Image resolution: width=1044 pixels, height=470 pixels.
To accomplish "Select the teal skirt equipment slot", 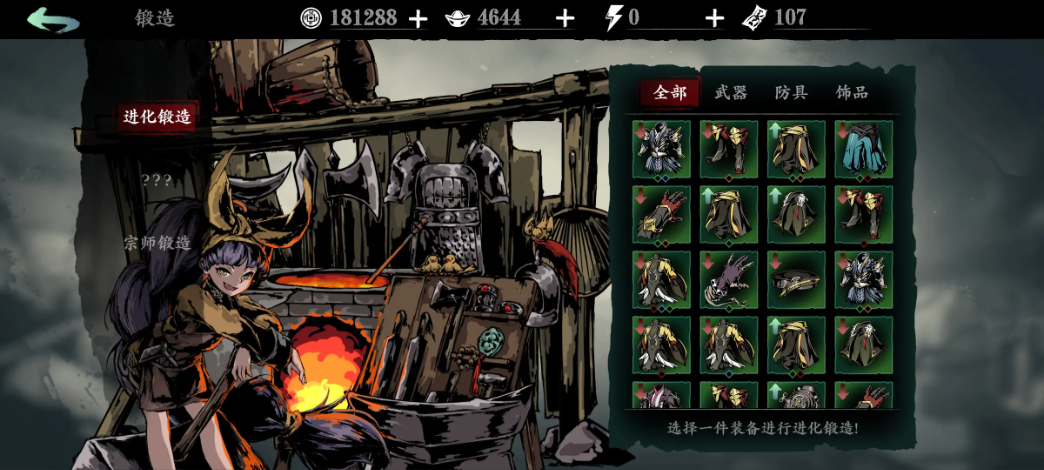I will coord(863,150).
